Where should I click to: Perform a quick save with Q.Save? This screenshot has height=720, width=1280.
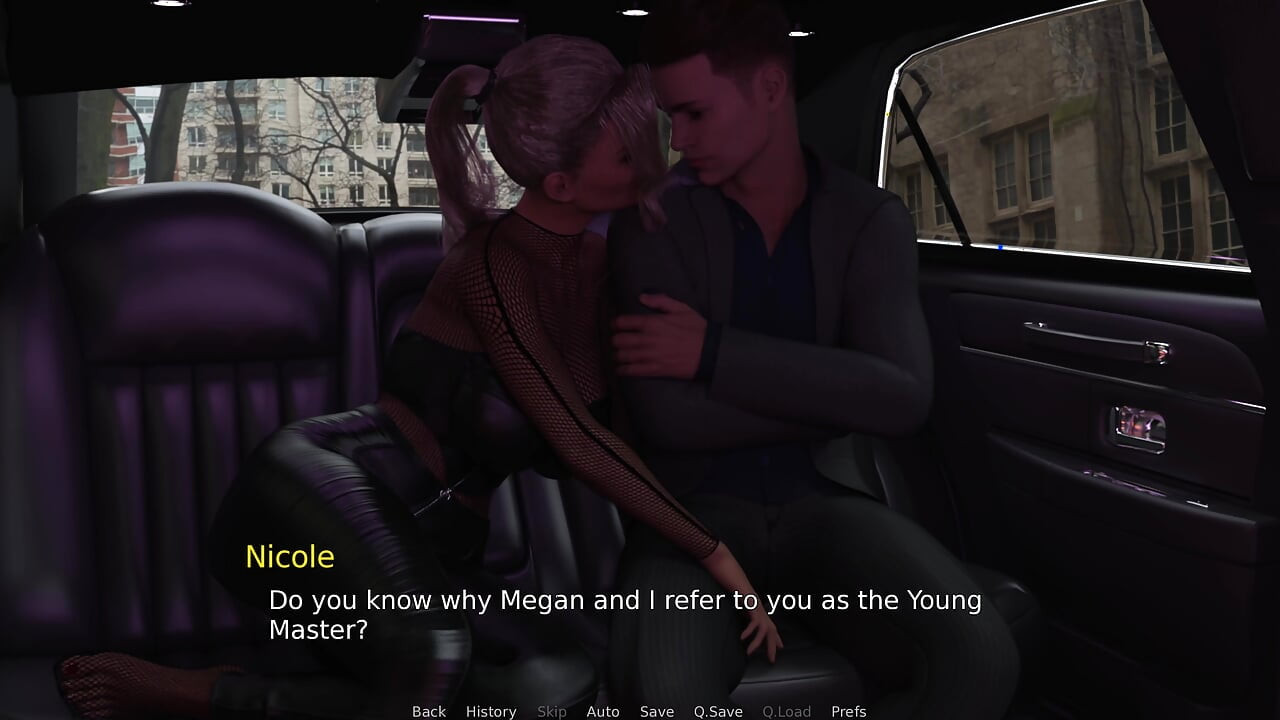718,711
